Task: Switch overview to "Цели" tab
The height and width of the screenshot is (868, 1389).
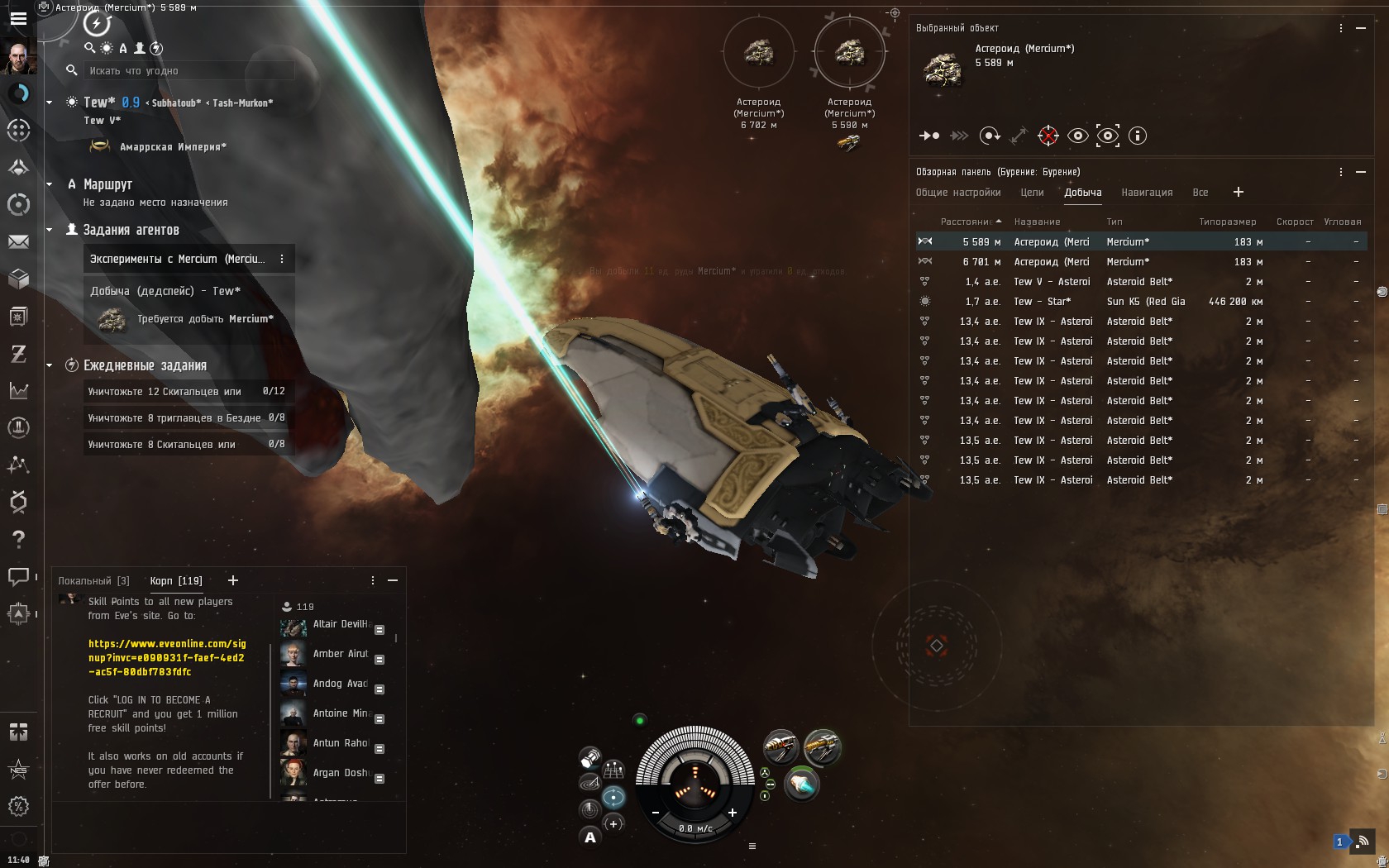Action: click(x=1032, y=193)
